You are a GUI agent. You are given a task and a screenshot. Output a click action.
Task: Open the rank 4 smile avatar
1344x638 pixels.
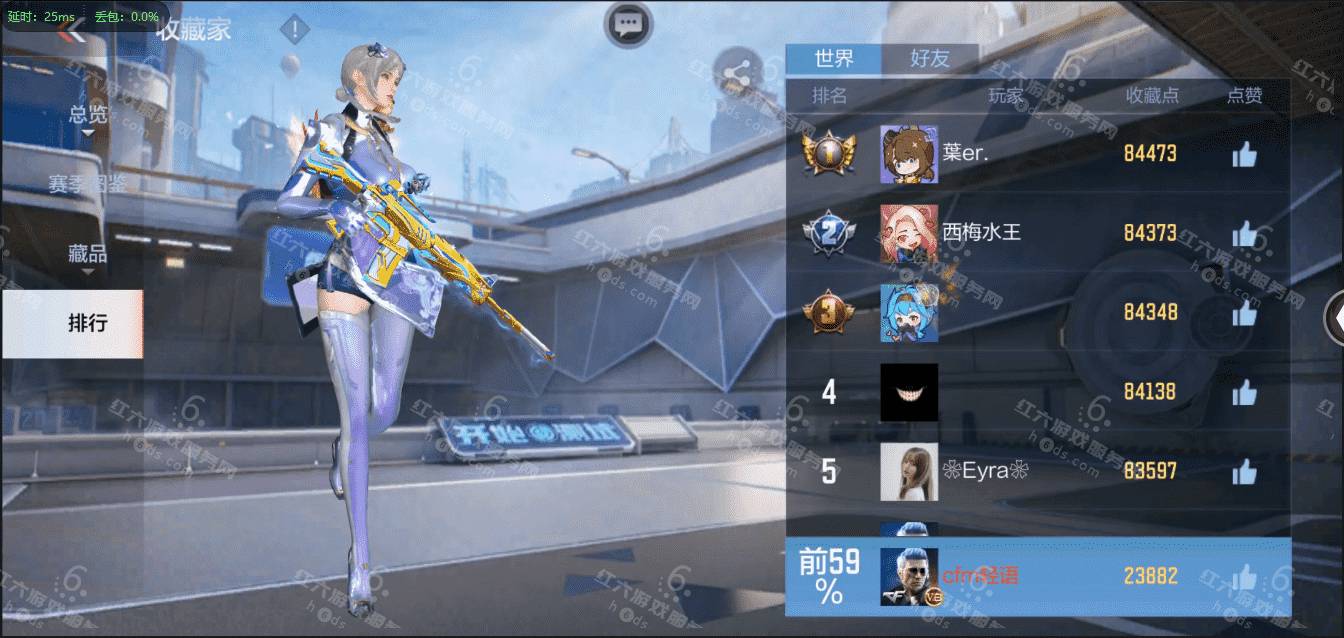(909, 392)
